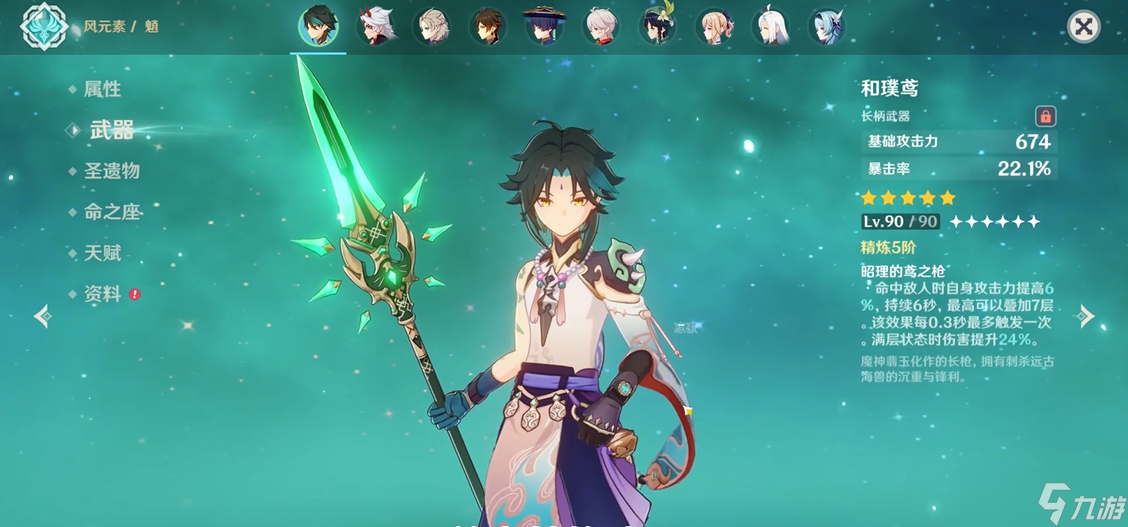The image size is (1128, 527).
Task: Pick the wide-brimmed hat Wanderer portrait
Action: pyautogui.click(x=545, y=26)
